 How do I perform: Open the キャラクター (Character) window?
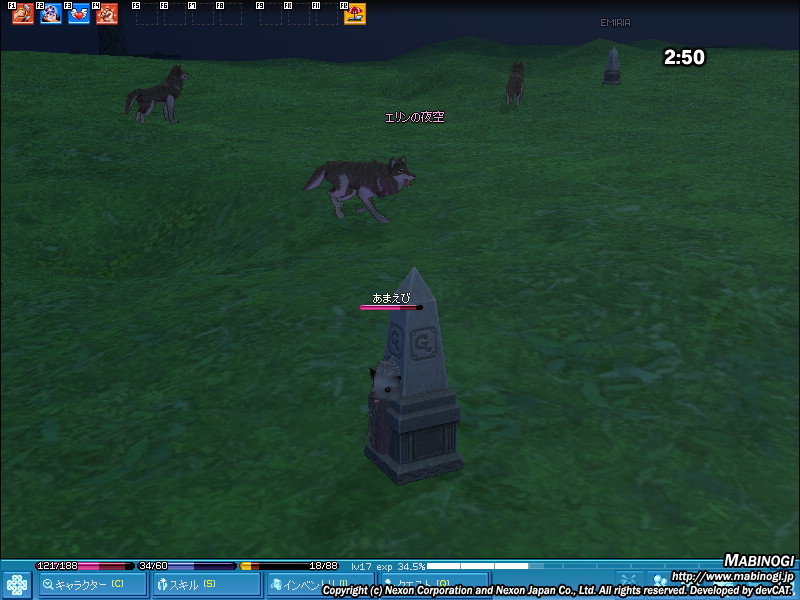pyautogui.click(x=93, y=585)
